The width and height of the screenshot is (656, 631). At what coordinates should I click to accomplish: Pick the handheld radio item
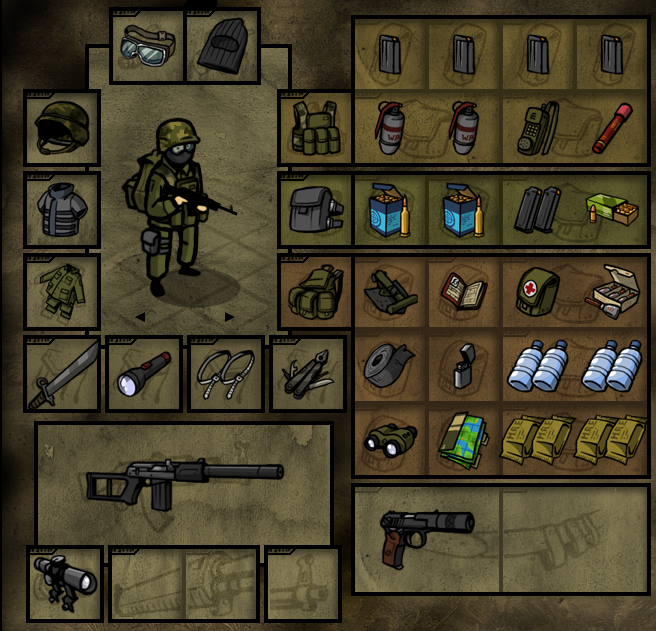click(537, 127)
